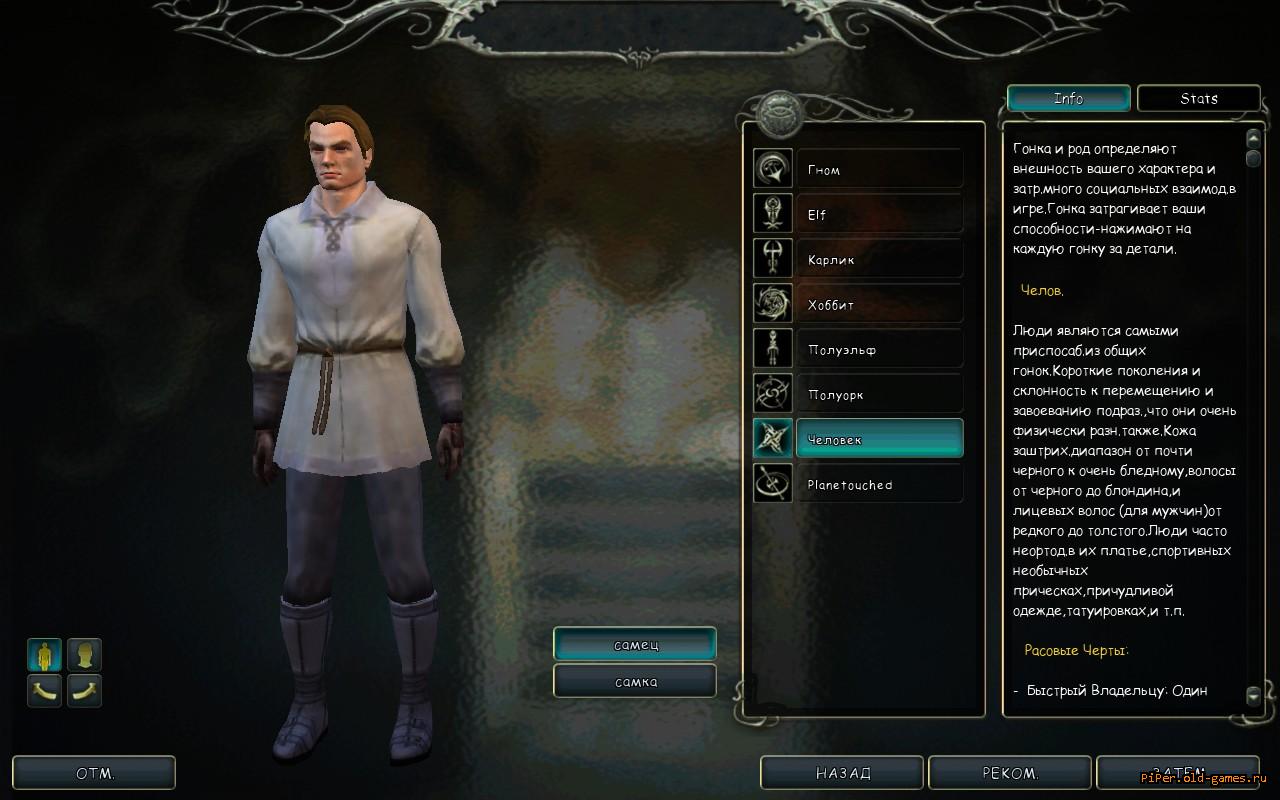
Task: Select the самец gender button
Action: (635, 644)
